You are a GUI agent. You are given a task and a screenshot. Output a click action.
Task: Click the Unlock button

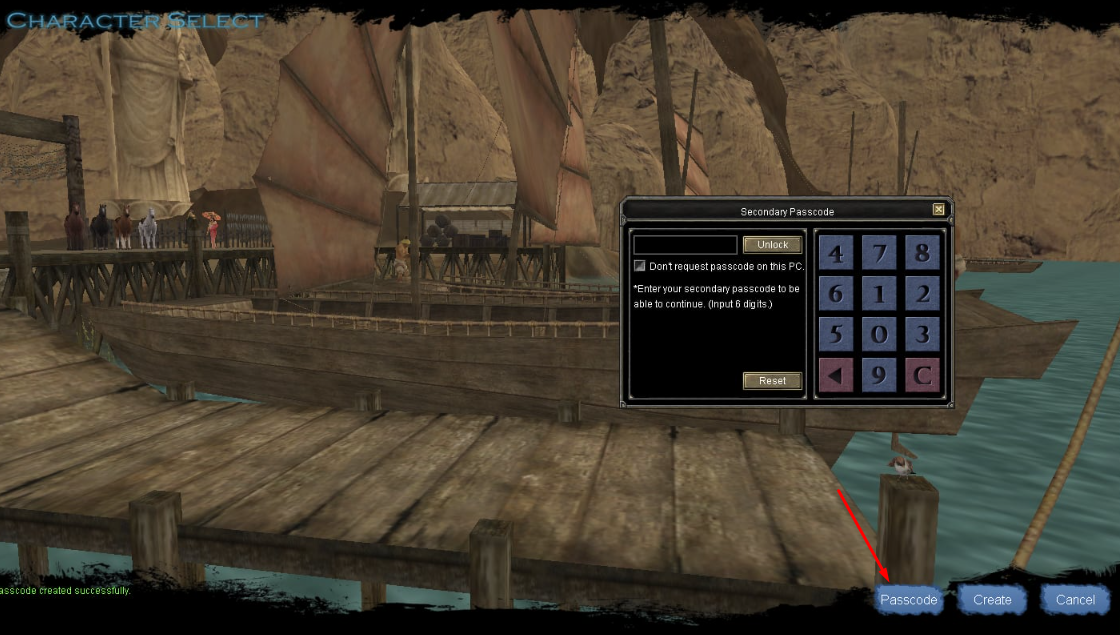772,245
